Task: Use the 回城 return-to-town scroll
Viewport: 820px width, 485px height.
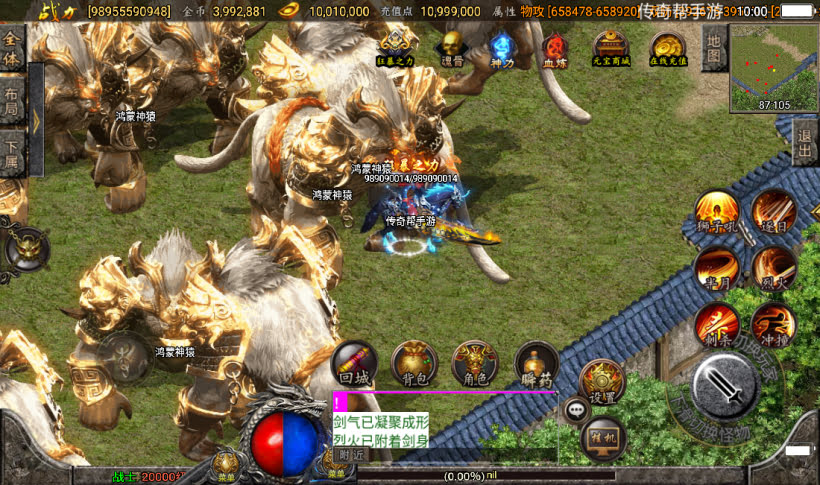Action: pyautogui.click(x=354, y=364)
